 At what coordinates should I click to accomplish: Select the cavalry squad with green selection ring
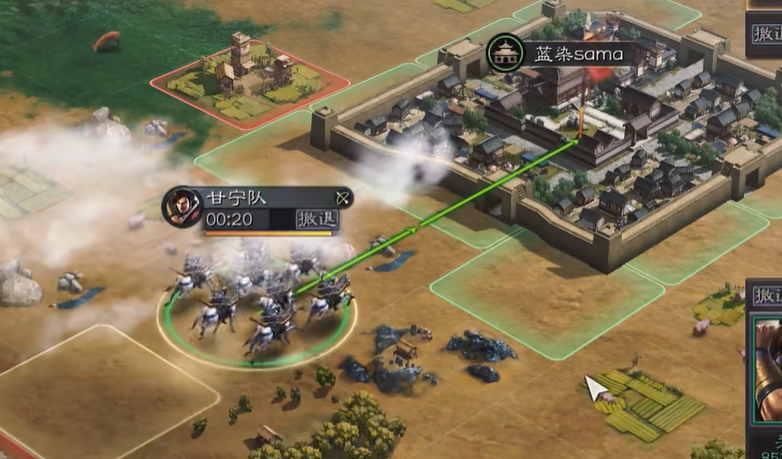(x=258, y=305)
